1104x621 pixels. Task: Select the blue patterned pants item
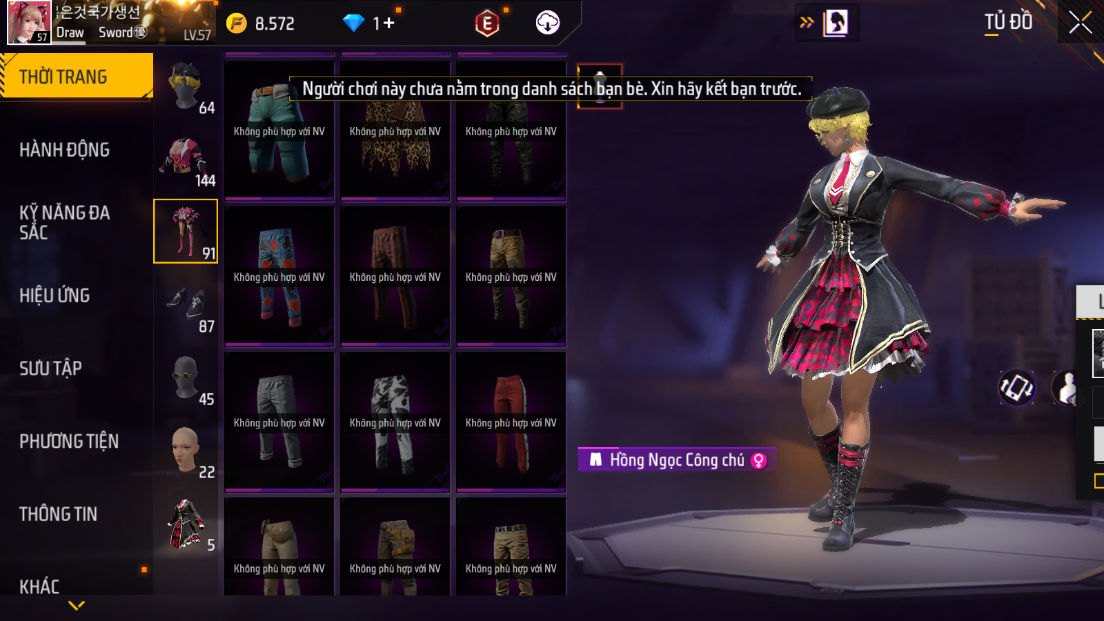(279, 276)
